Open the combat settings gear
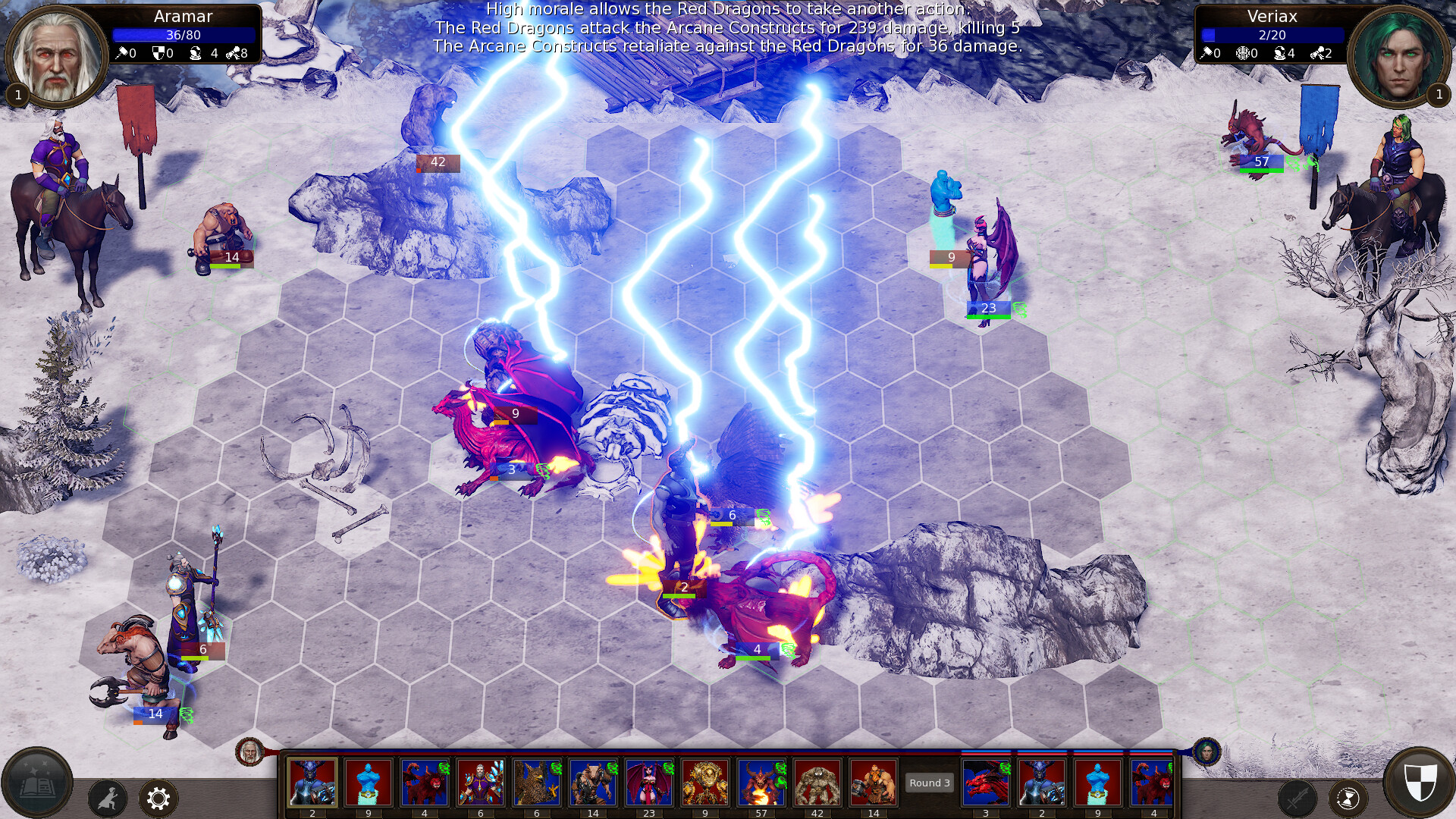1456x819 pixels. pyautogui.click(x=158, y=799)
